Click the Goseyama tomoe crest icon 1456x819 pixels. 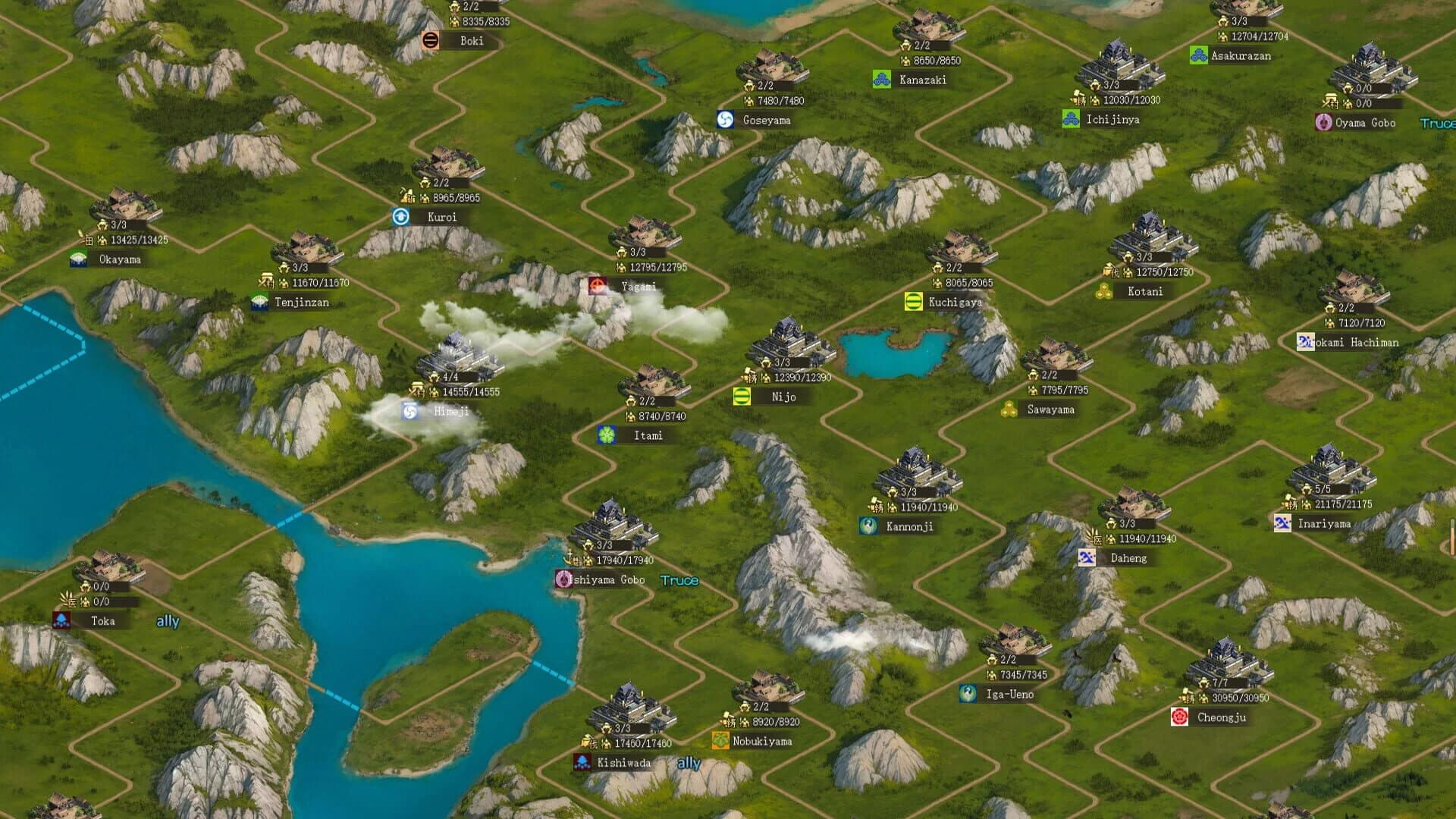click(x=725, y=119)
